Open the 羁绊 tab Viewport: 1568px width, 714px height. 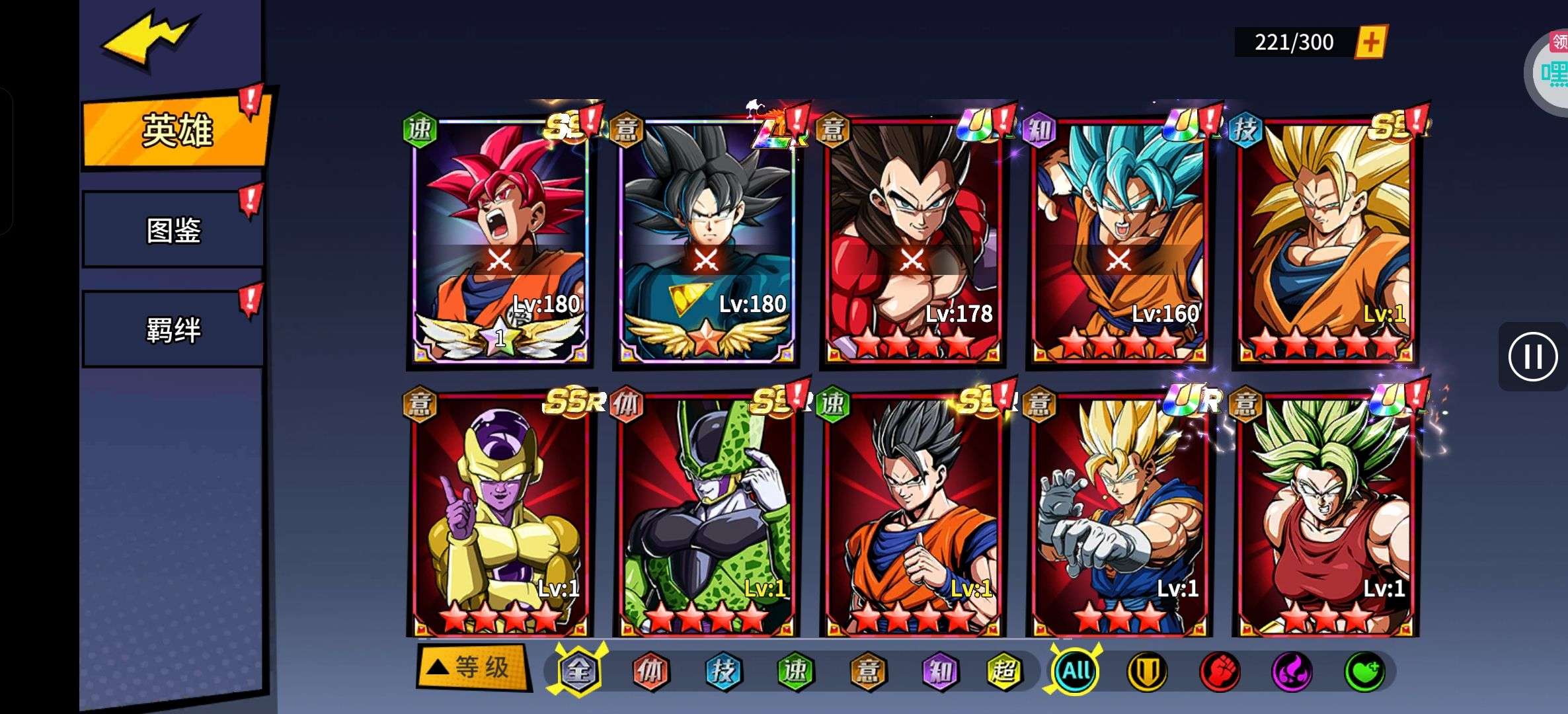[x=173, y=329]
